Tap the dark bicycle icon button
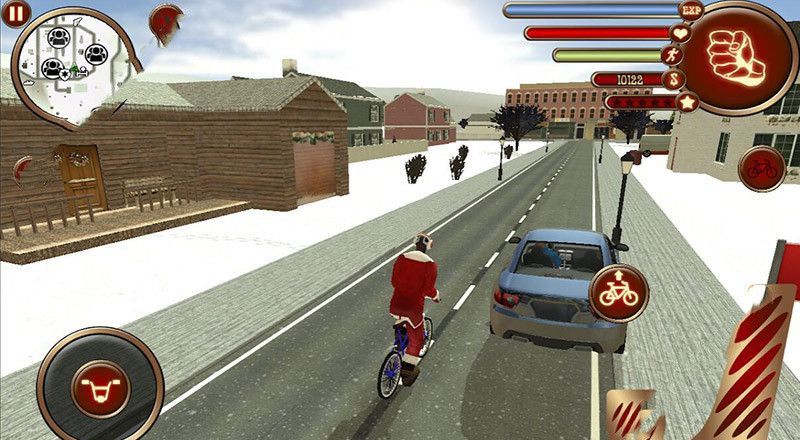The image size is (800, 440). tap(761, 167)
